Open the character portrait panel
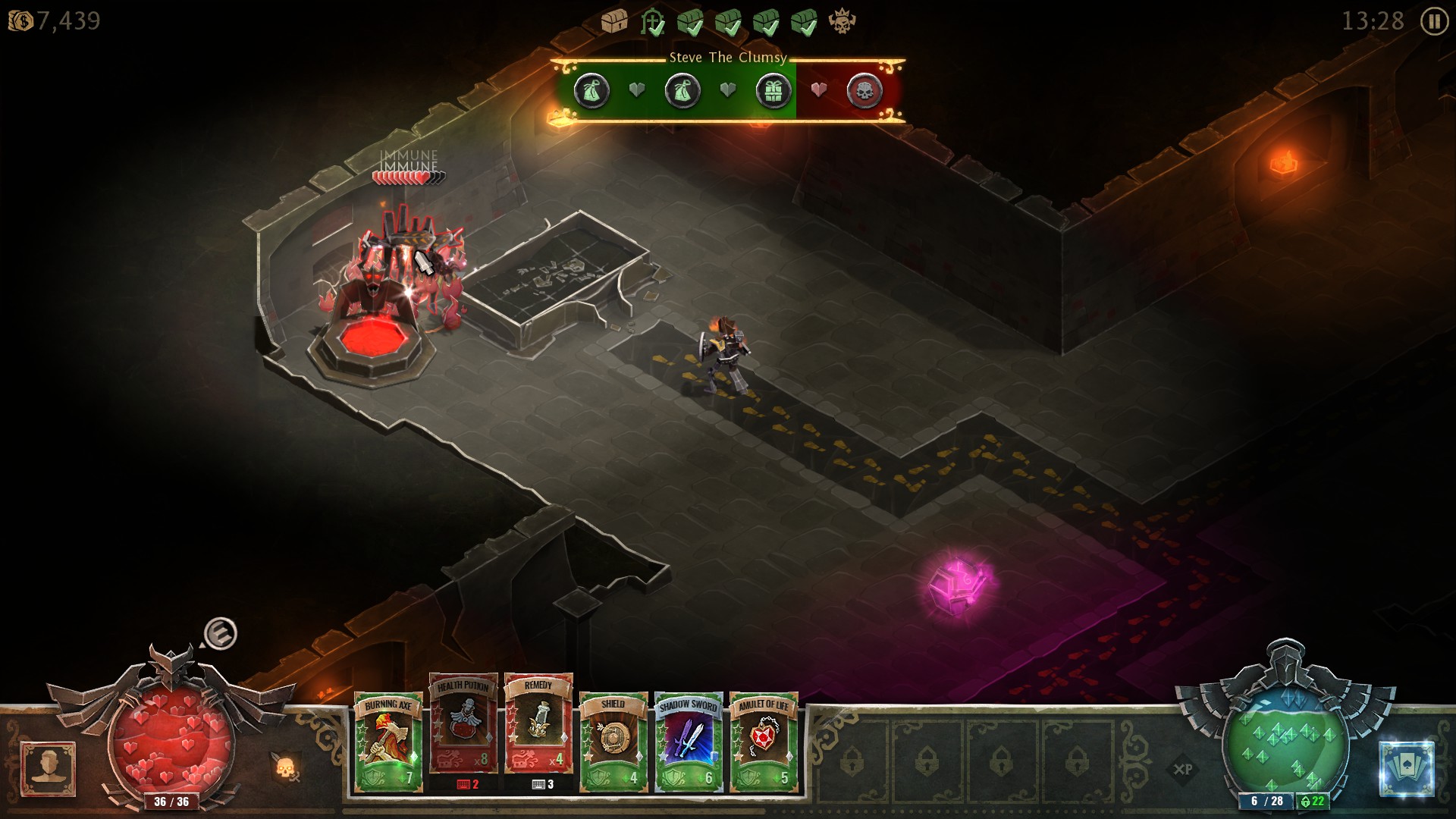Screen dimensions: 1456x819 coord(49,769)
